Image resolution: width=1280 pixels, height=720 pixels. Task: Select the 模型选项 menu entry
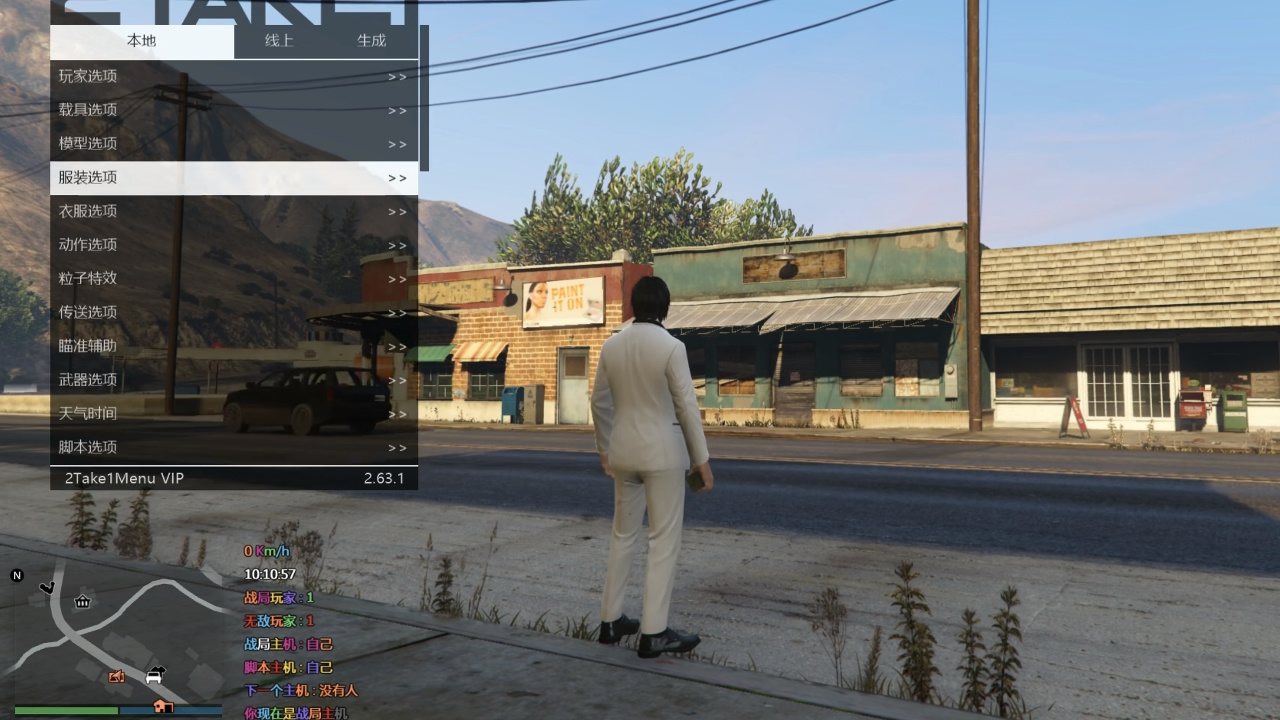90,143
